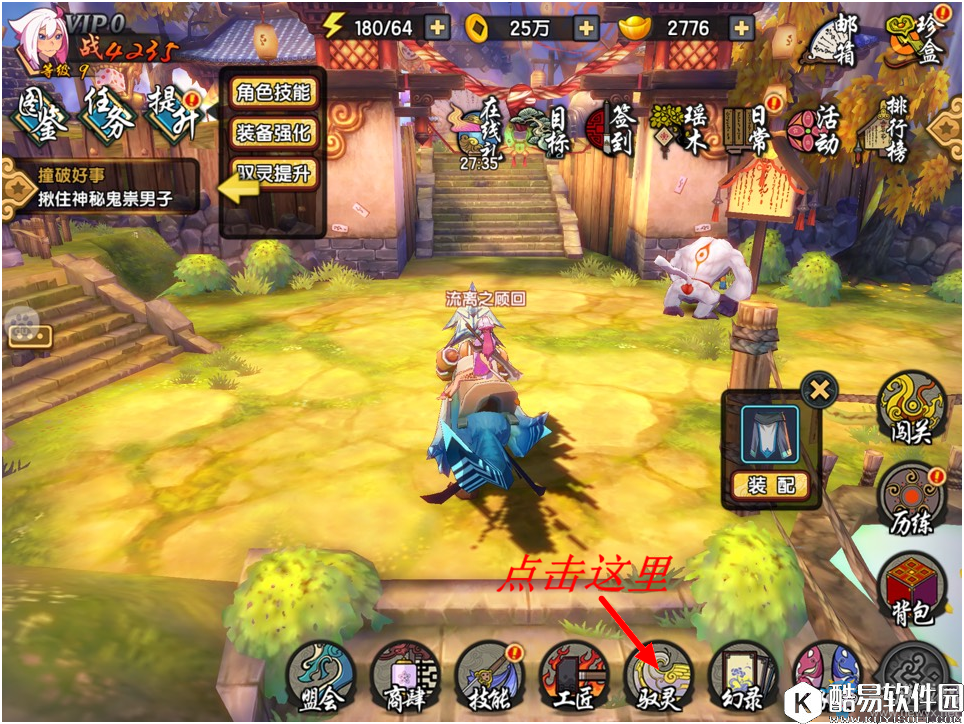The image size is (964, 724).
Task: Add more stamina with the plus button
Action: point(436,28)
